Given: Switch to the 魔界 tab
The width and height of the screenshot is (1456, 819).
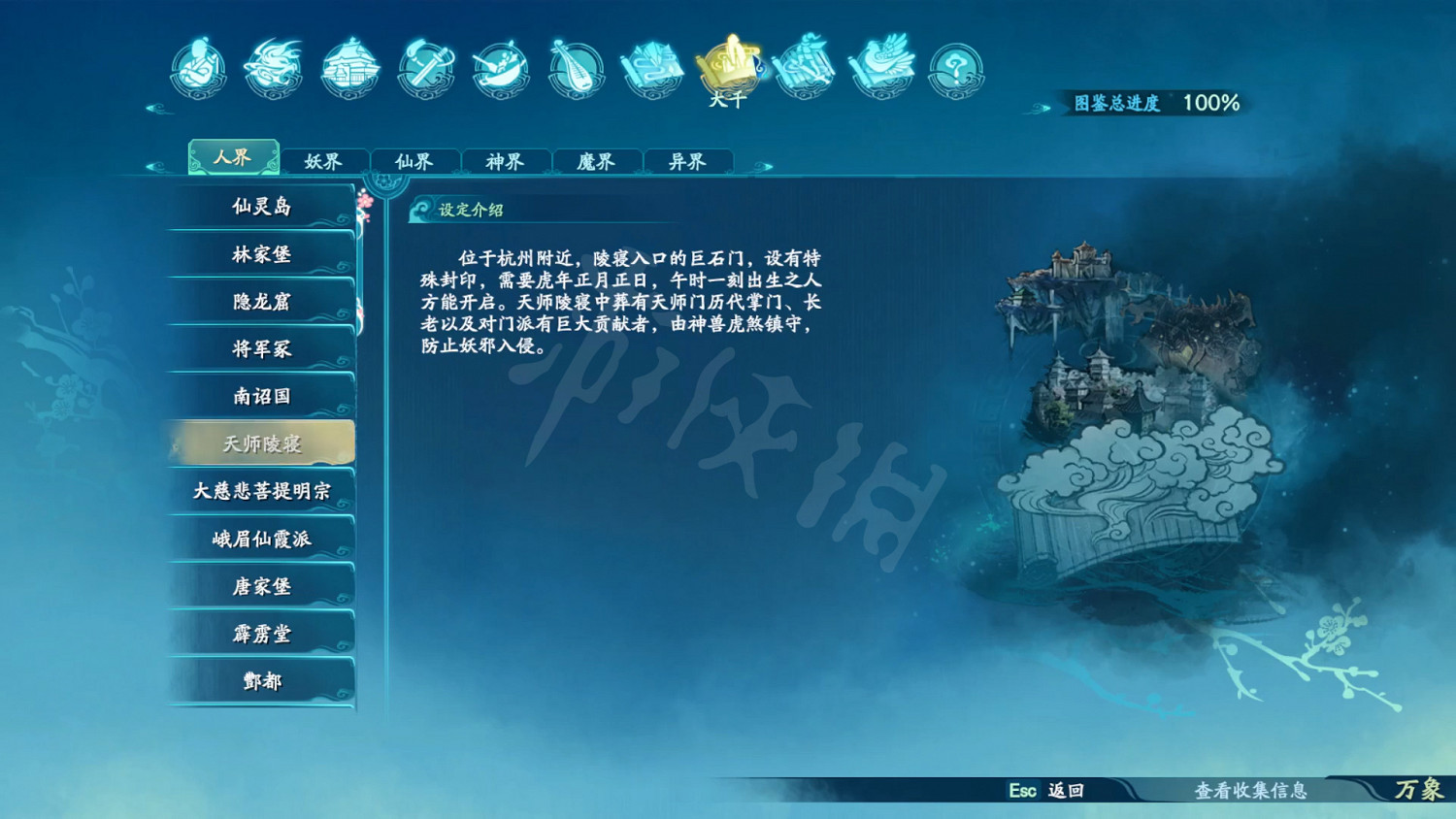Looking at the screenshot, I should click(x=595, y=160).
